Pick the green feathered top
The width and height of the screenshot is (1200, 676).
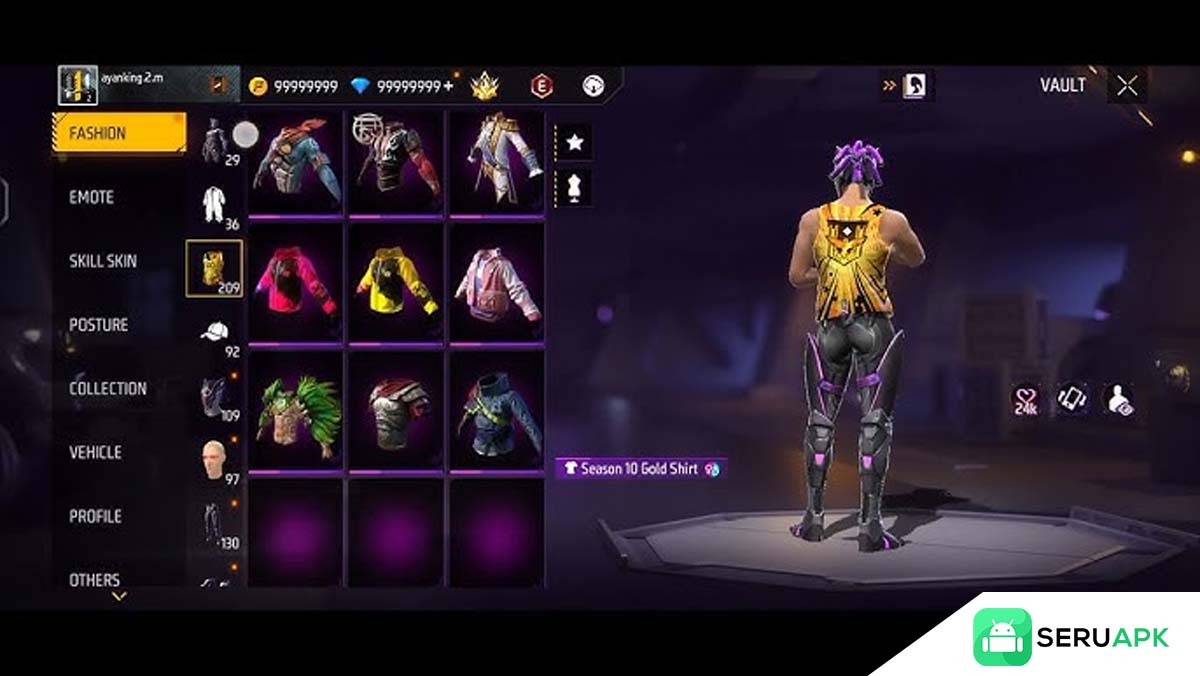tap(295, 410)
